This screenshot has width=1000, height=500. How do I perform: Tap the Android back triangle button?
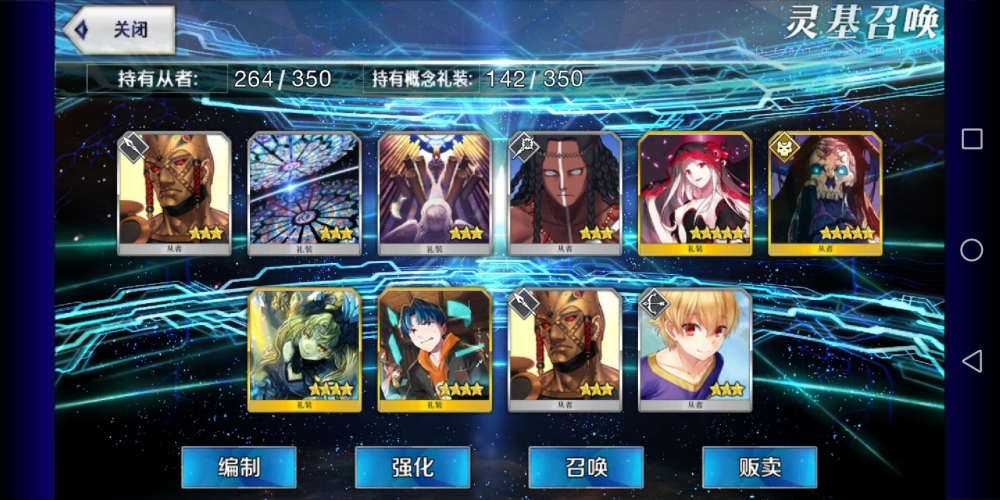tap(971, 360)
